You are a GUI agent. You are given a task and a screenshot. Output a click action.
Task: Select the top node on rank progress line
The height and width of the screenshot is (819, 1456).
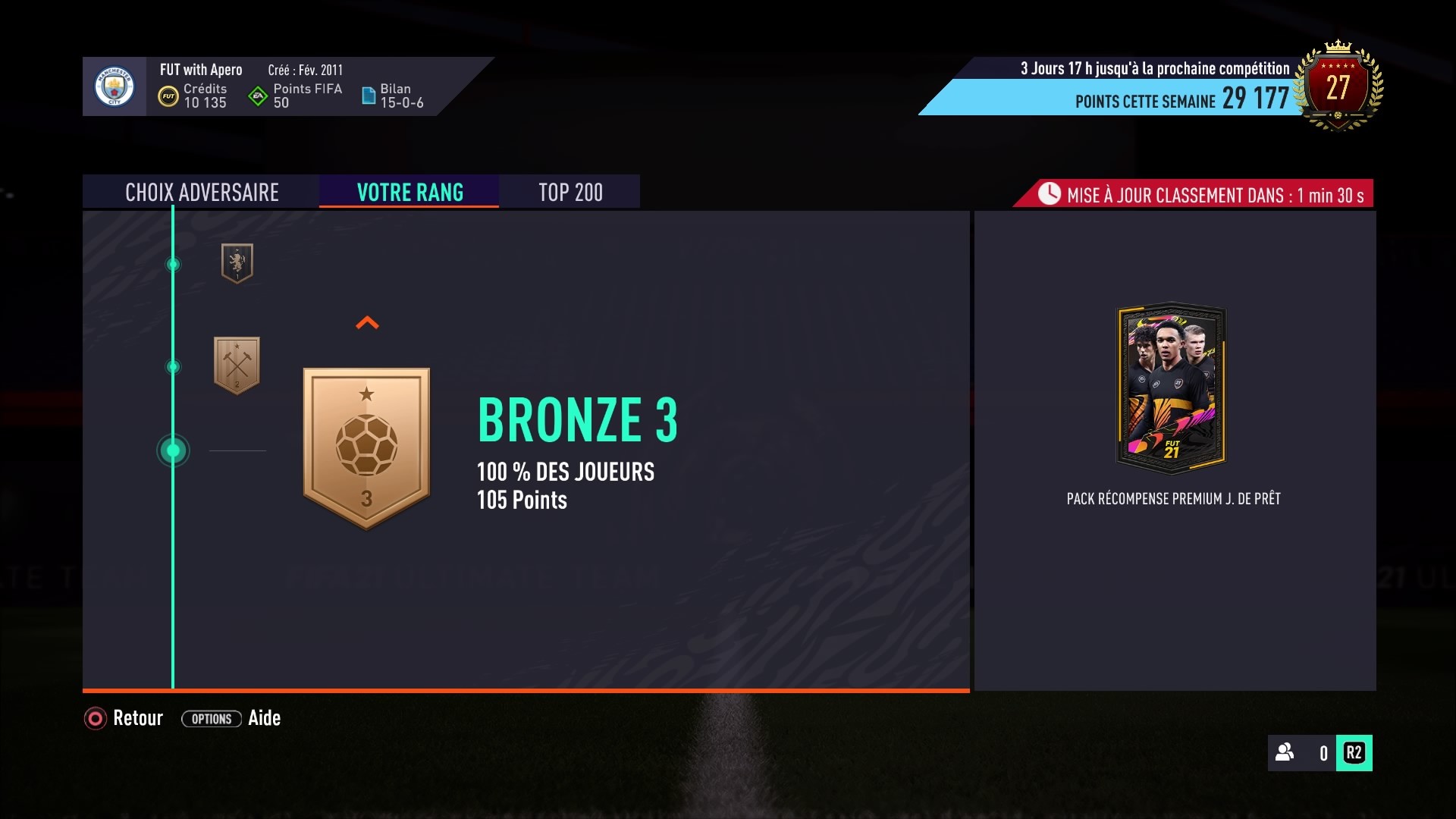[173, 265]
